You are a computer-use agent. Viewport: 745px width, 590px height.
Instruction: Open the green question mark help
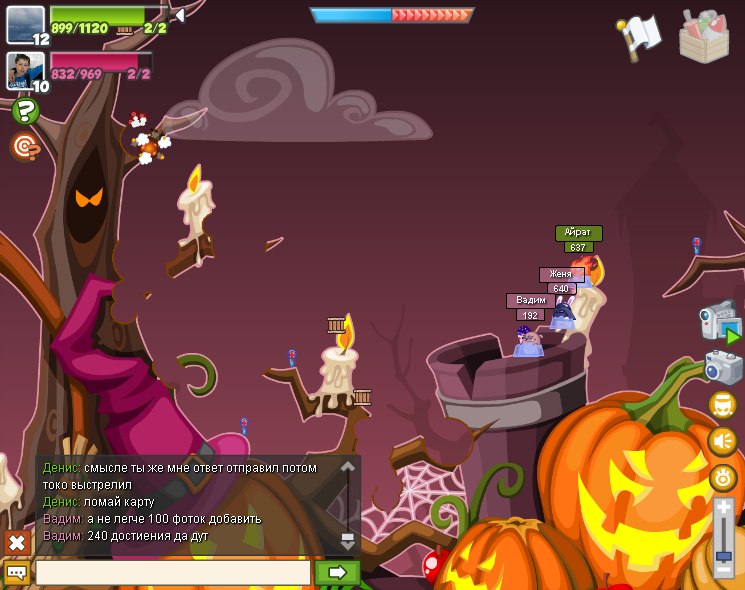(x=25, y=111)
